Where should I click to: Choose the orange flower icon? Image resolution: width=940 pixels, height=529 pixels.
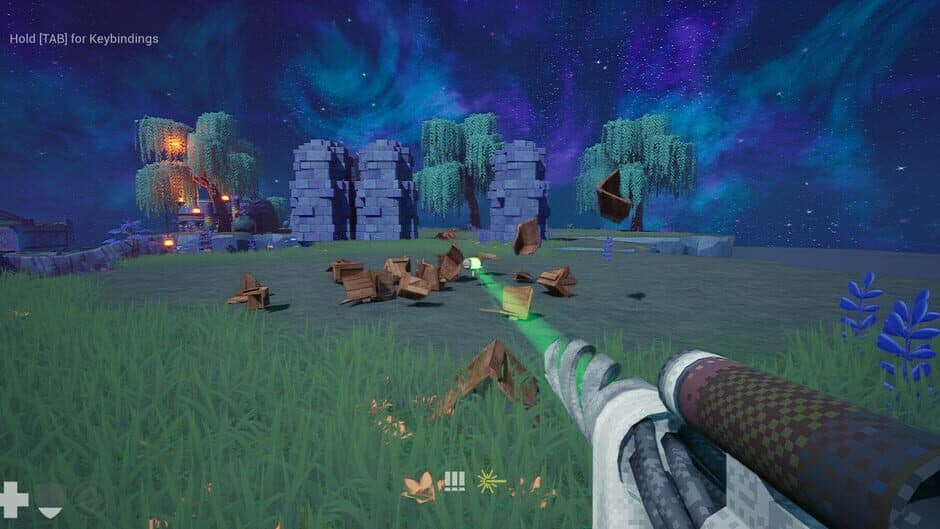coord(421,487)
